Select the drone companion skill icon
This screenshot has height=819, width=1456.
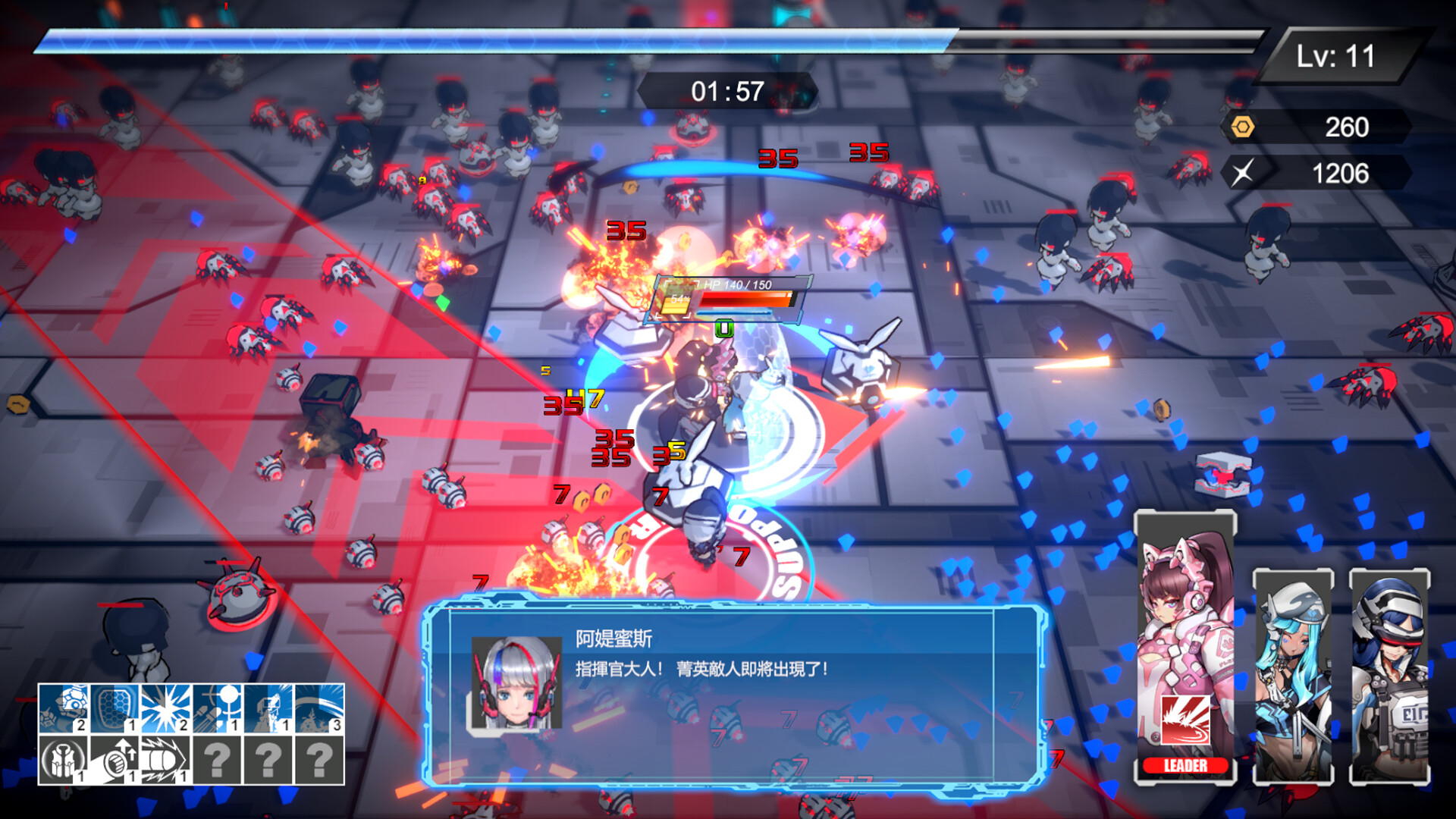tap(62, 708)
